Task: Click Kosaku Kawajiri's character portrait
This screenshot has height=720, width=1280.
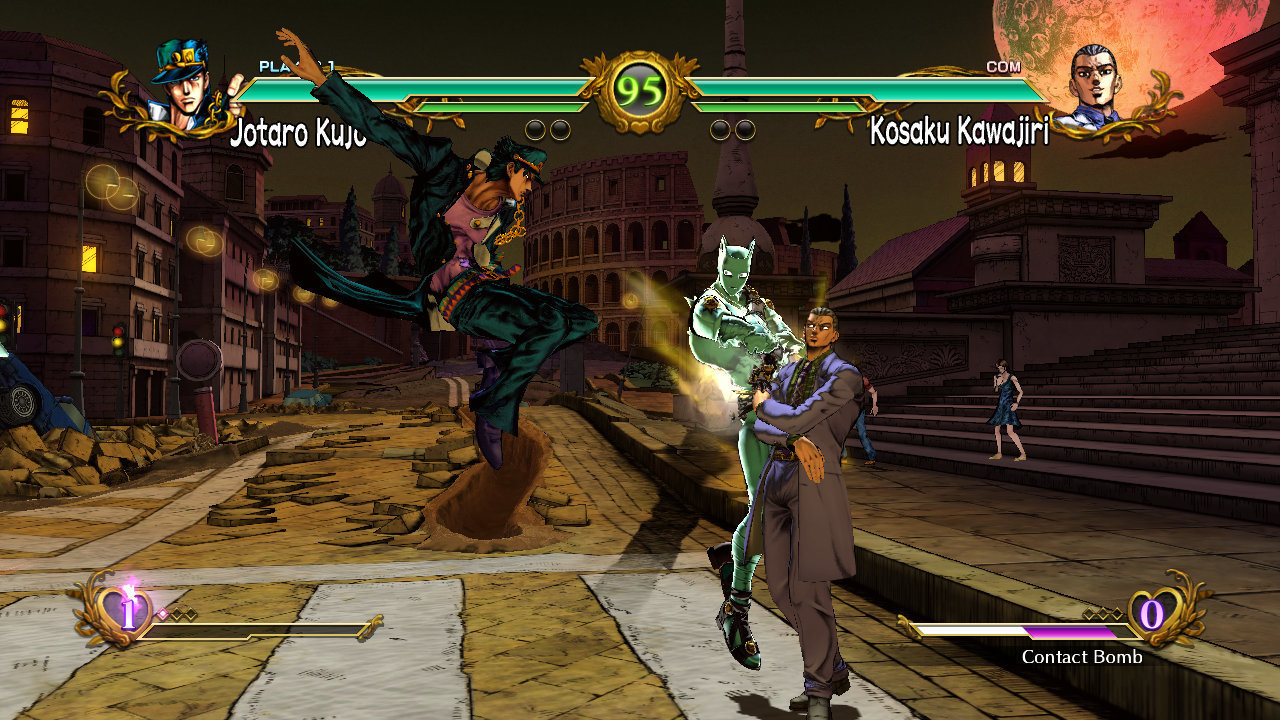Action: [1094, 85]
